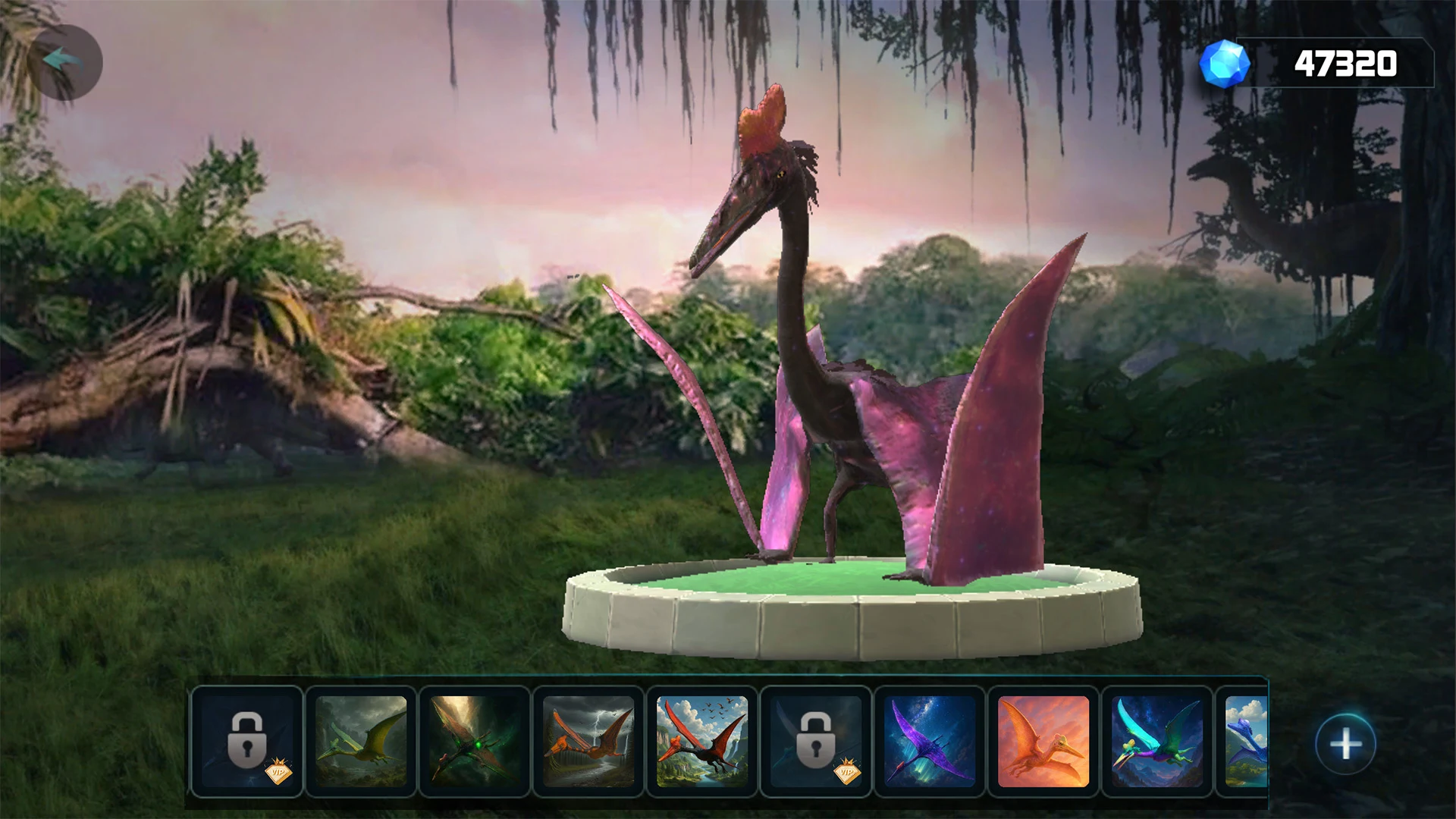Pick the orange pterosaur on orange background
This screenshot has width=1456, height=819.
point(1043,742)
